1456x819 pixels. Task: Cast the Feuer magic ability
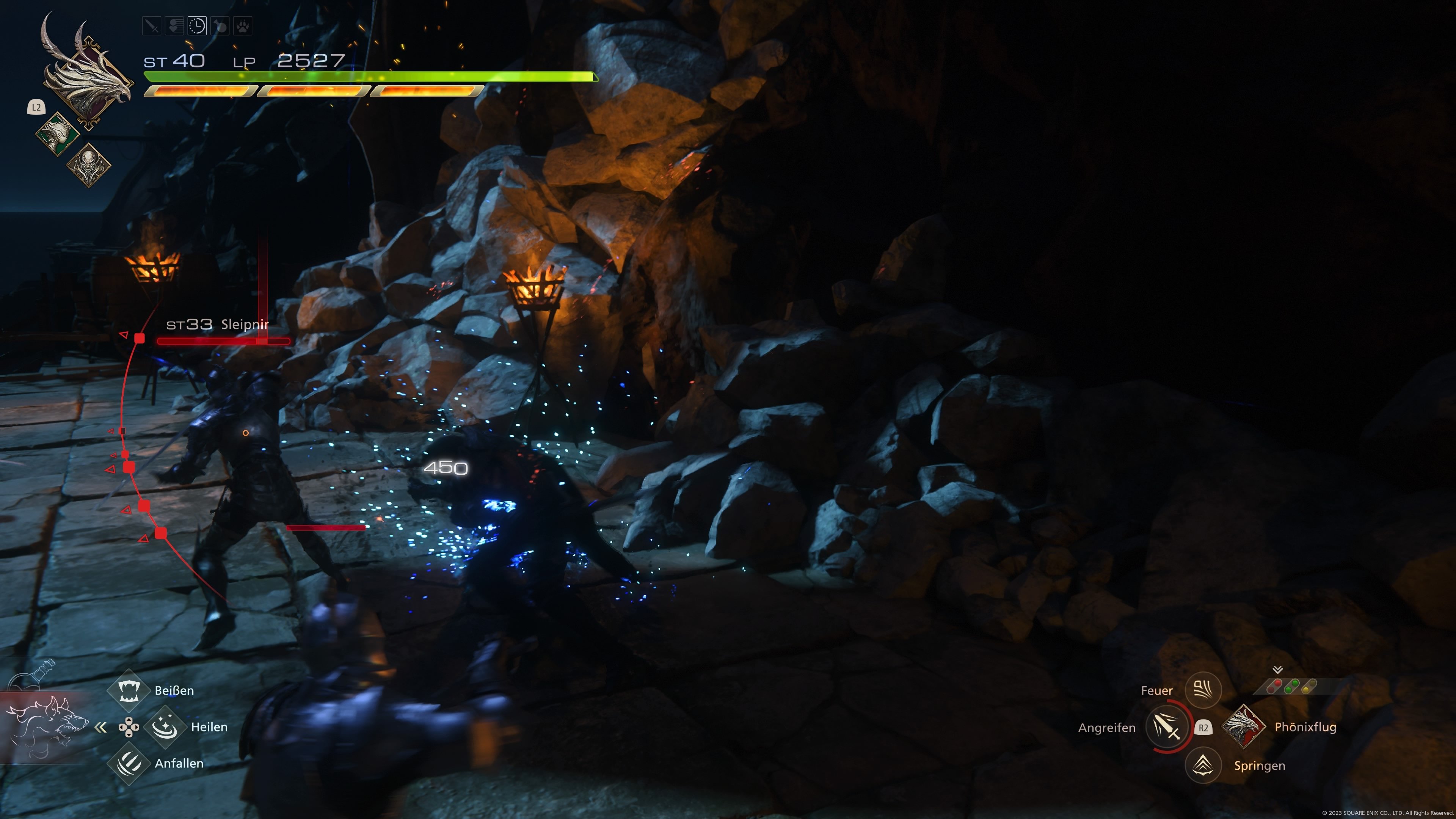tap(1203, 690)
